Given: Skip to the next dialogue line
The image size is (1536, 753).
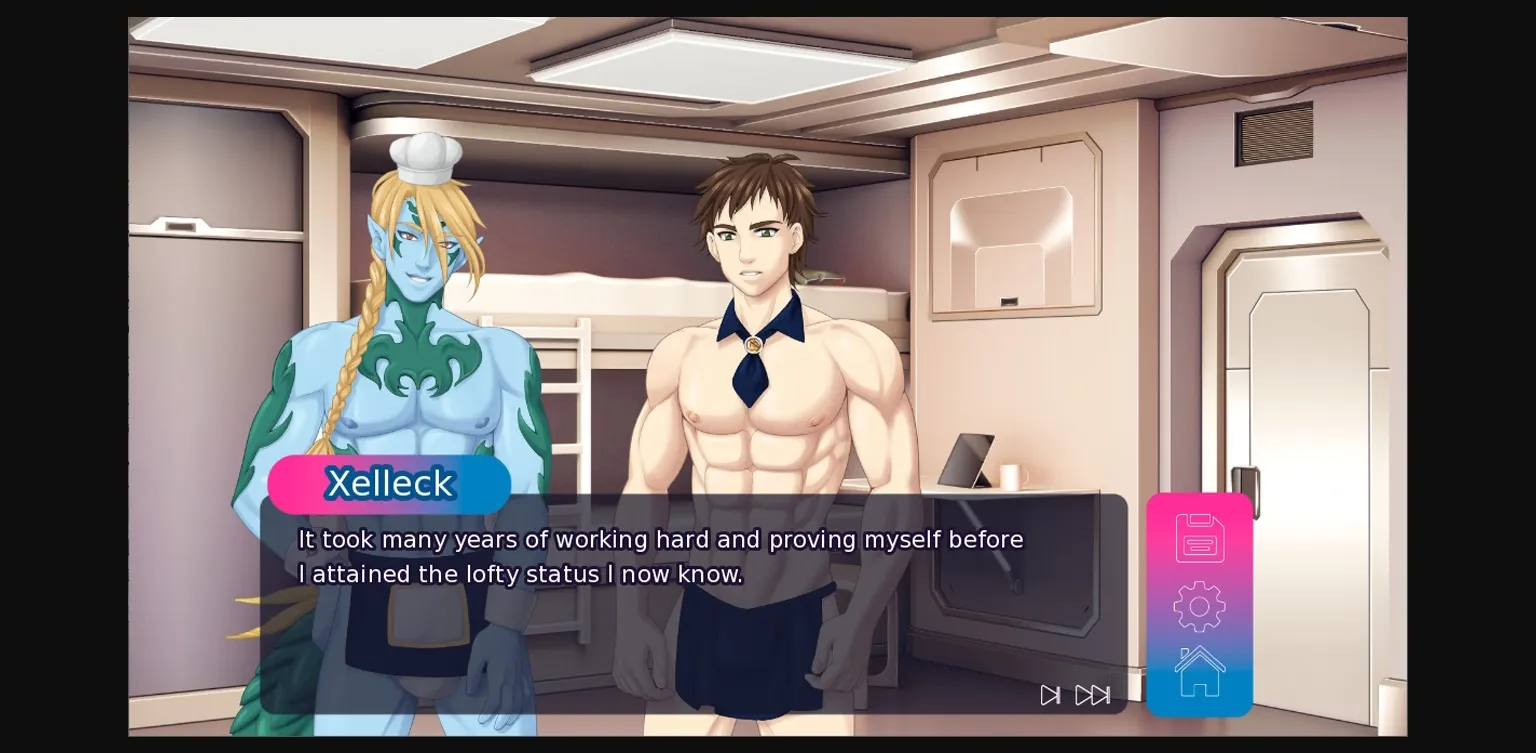Looking at the screenshot, I should [x=1050, y=695].
